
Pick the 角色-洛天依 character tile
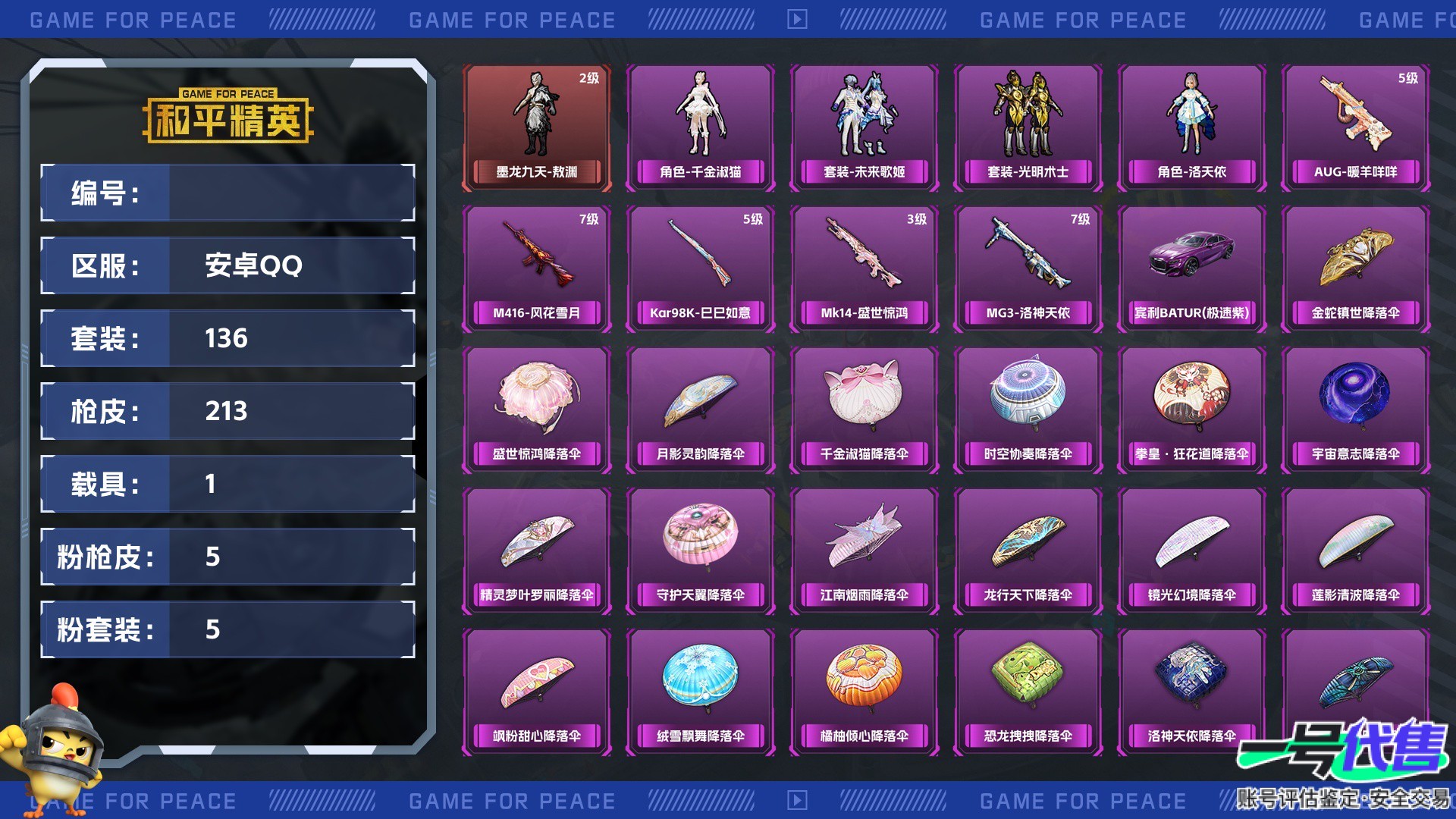click(x=1192, y=127)
